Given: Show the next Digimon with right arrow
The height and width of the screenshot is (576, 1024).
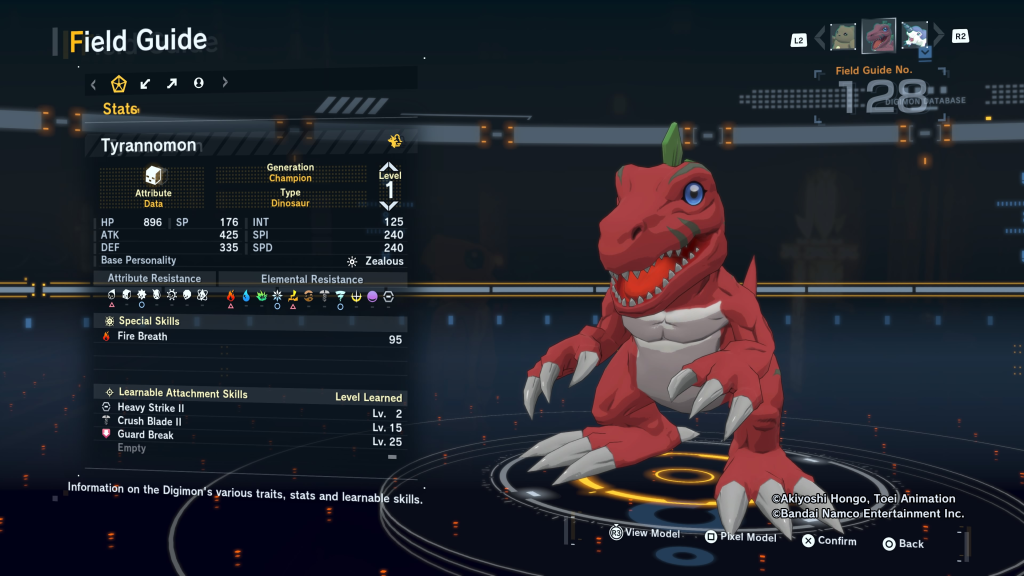Looking at the screenshot, I should [x=939, y=38].
